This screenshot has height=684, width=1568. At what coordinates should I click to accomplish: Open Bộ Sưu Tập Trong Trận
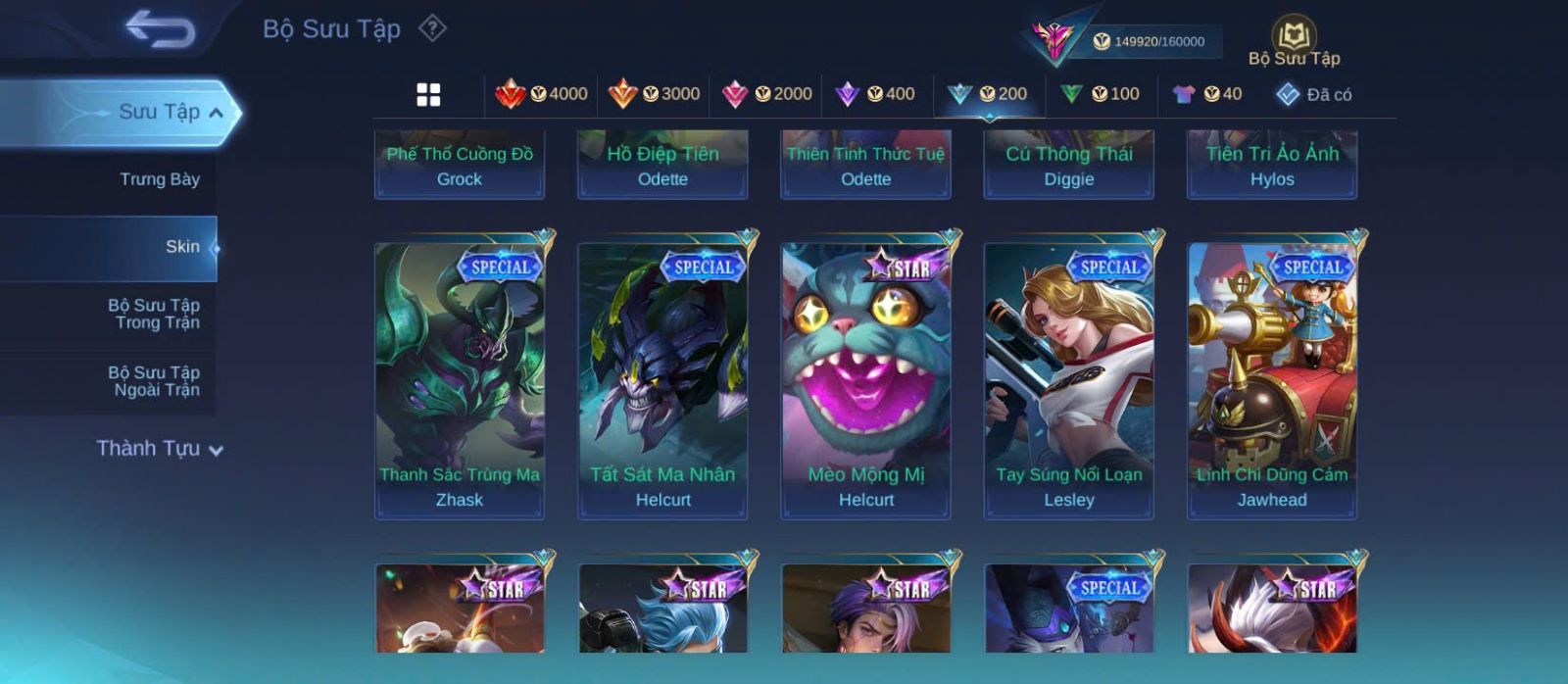[x=154, y=314]
